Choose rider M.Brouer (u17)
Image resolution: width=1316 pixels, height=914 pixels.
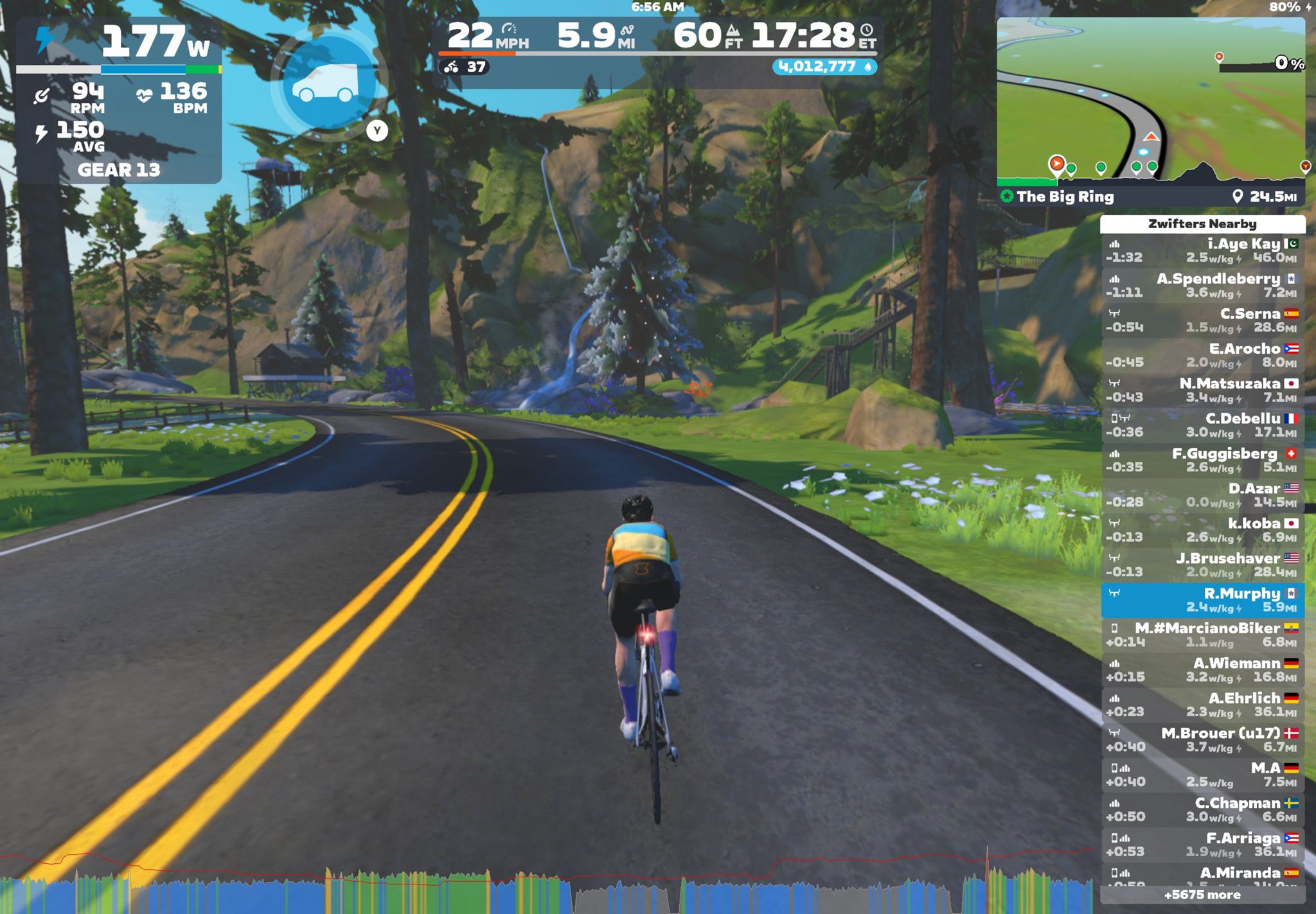1202,740
